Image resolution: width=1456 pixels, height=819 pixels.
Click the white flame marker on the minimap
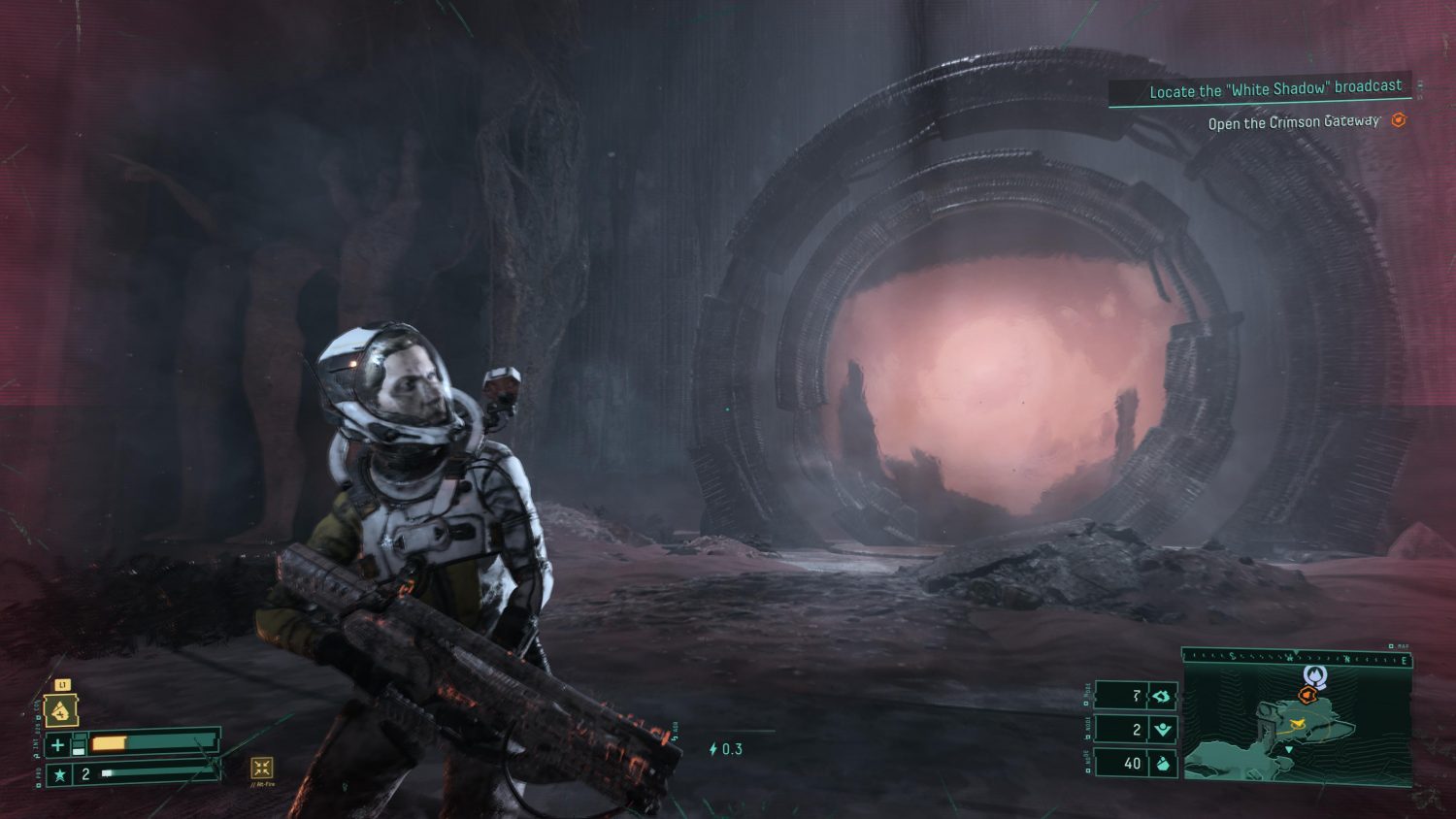(x=1314, y=675)
